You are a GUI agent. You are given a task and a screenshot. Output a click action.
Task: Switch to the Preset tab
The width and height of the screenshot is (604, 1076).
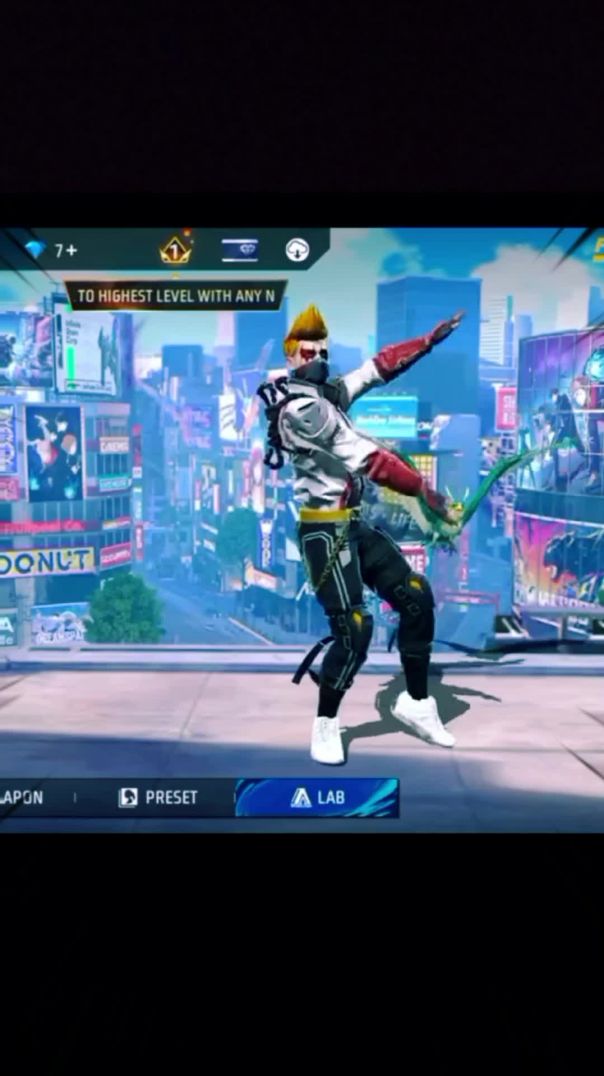[x=158, y=798]
